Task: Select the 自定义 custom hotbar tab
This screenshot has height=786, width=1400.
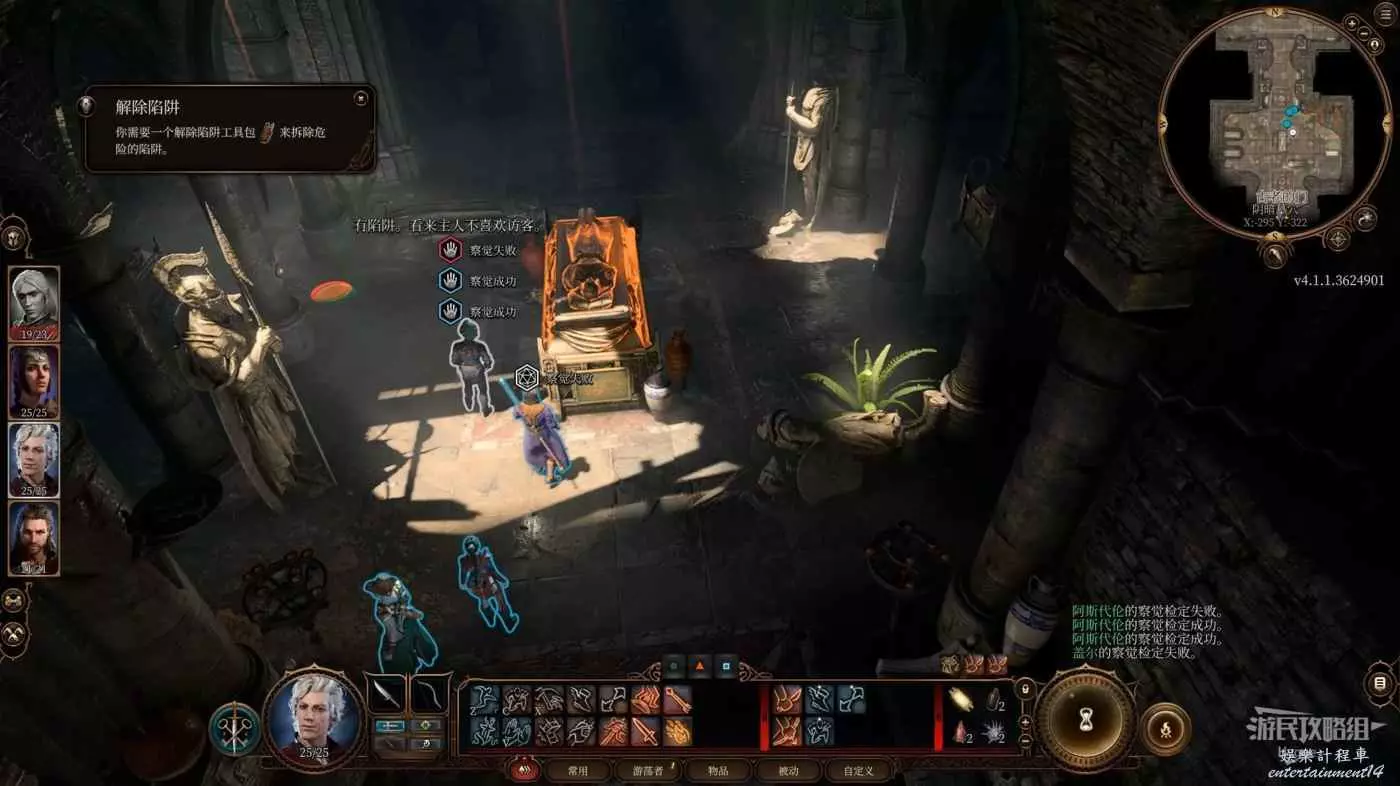Action: [858, 771]
